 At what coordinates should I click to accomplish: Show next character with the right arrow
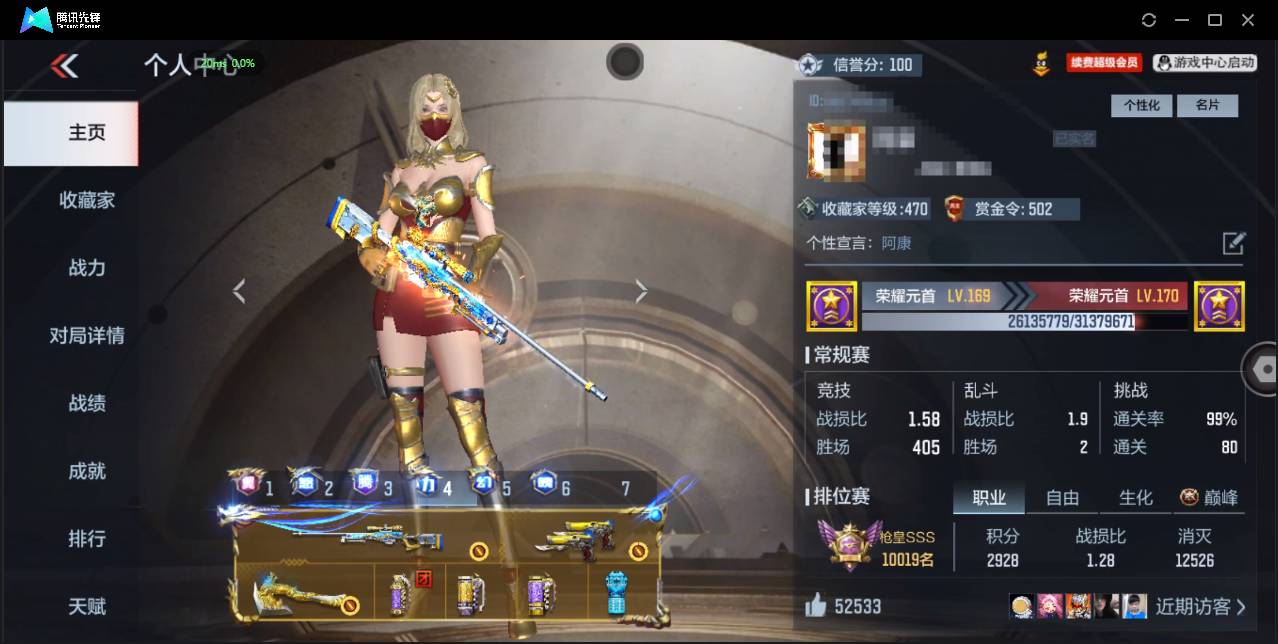pos(641,291)
